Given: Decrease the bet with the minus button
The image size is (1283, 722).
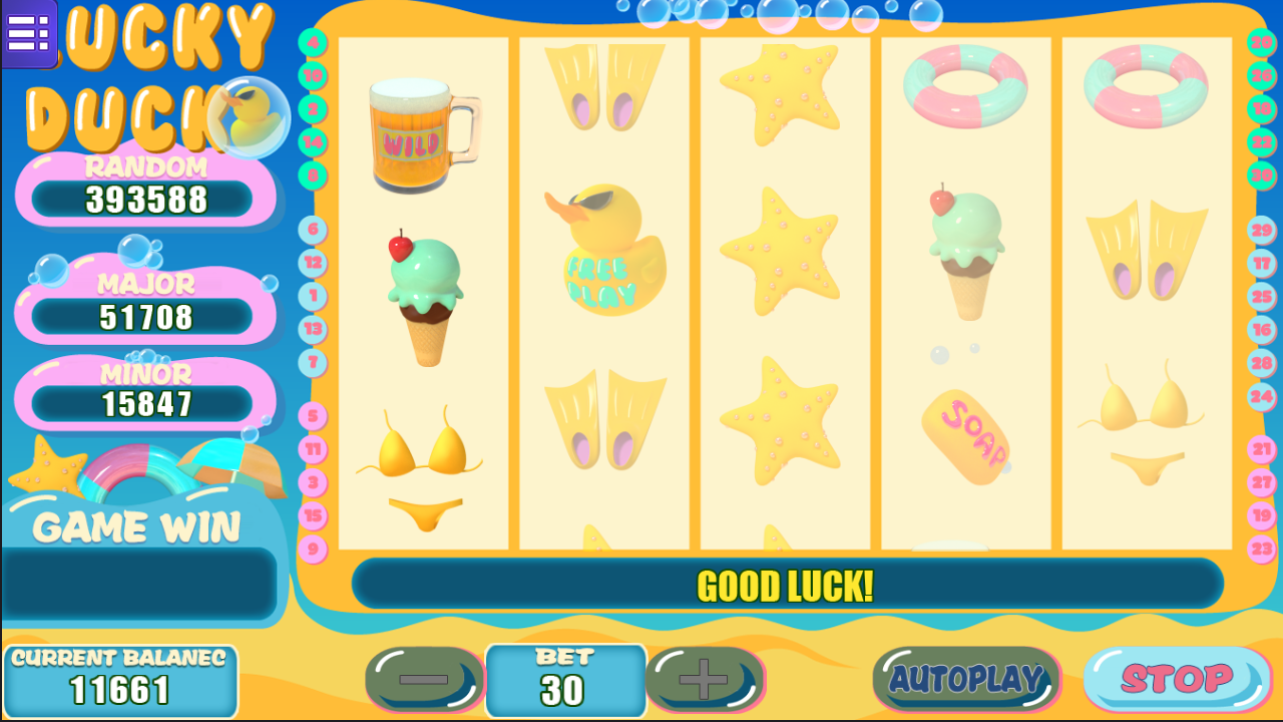Looking at the screenshot, I should click(x=424, y=677).
